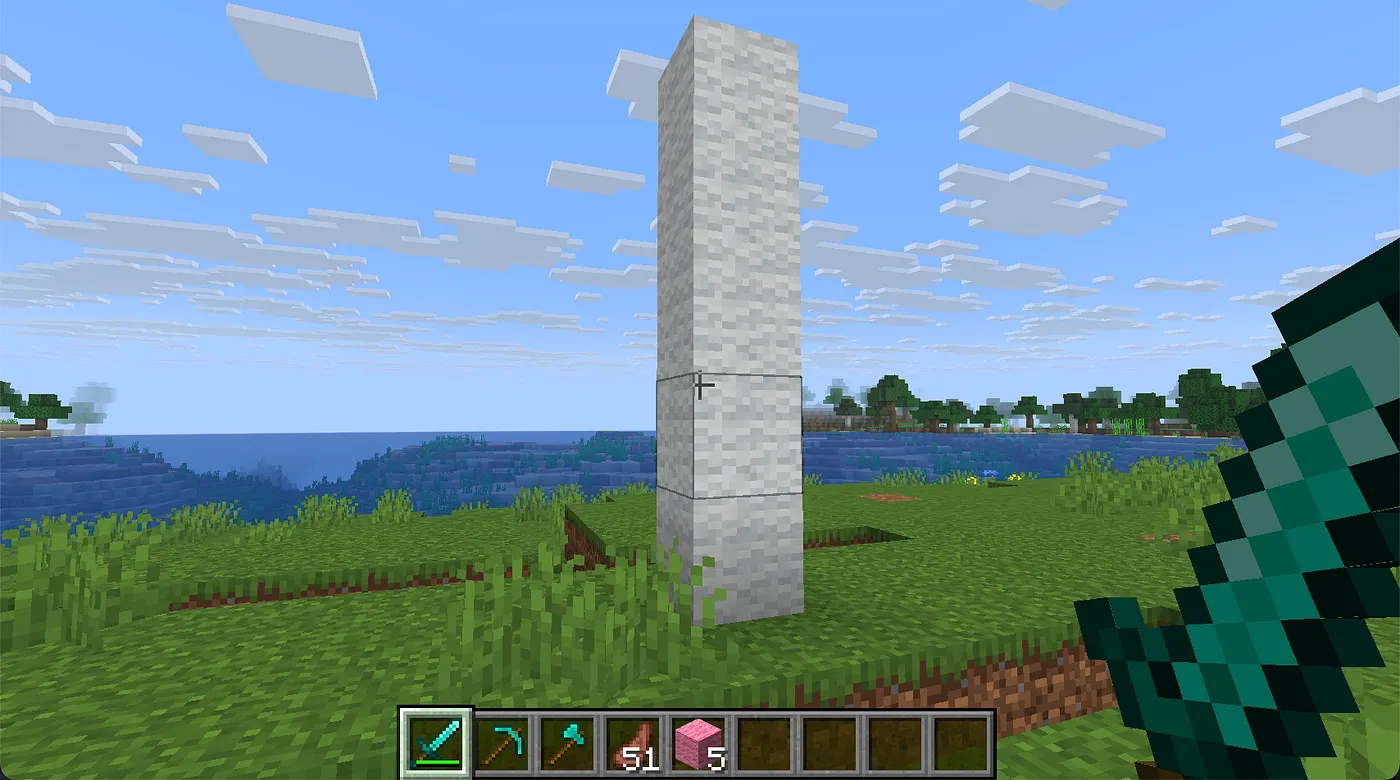Switch to the diamond axe slot

tap(567, 744)
